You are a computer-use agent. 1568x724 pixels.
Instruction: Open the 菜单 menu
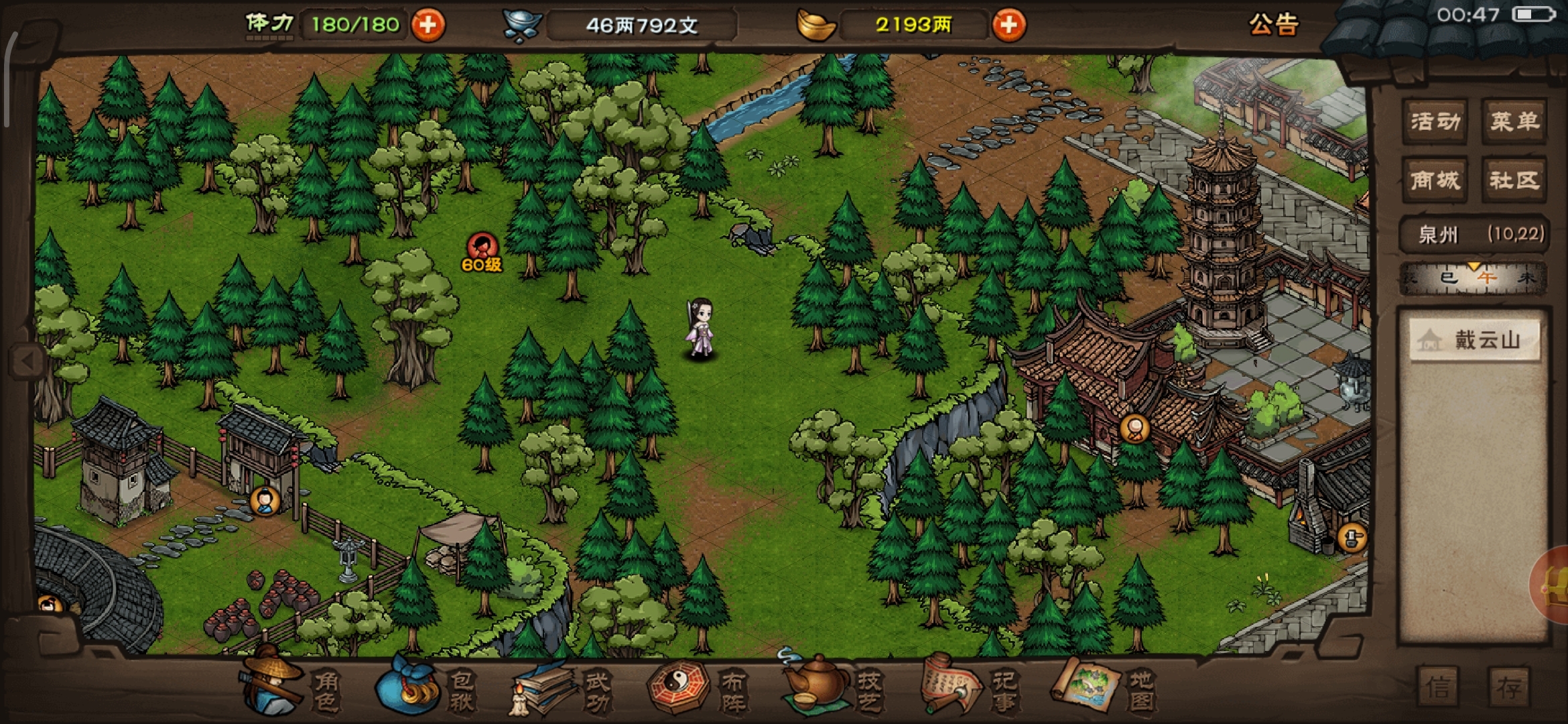tap(1514, 121)
